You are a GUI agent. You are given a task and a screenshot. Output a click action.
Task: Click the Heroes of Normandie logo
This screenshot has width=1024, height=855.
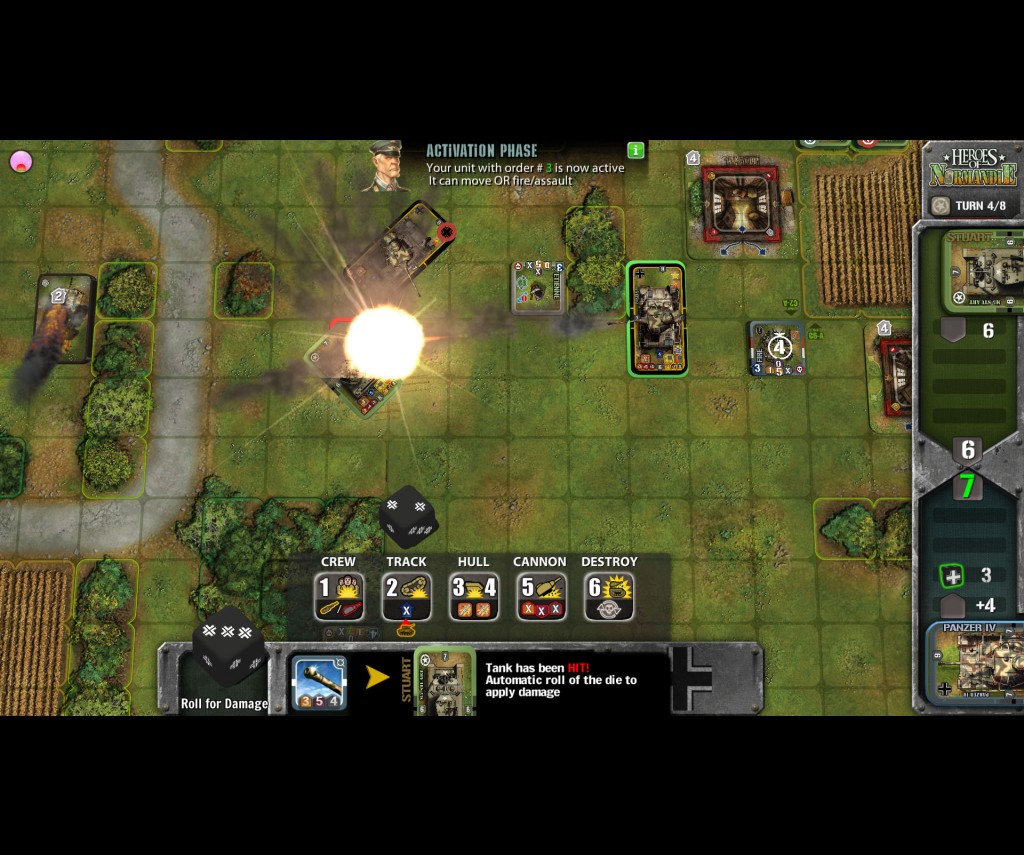click(x=972, y=168)
